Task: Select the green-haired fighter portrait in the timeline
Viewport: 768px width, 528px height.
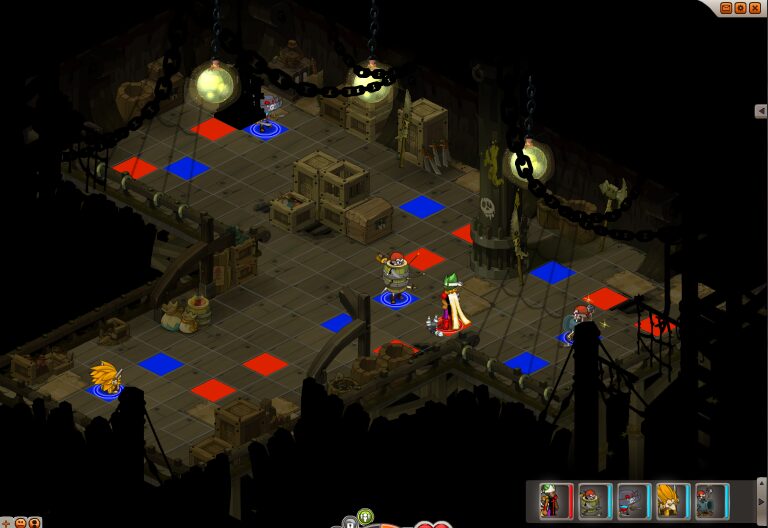Action: (x=555, y=500)
